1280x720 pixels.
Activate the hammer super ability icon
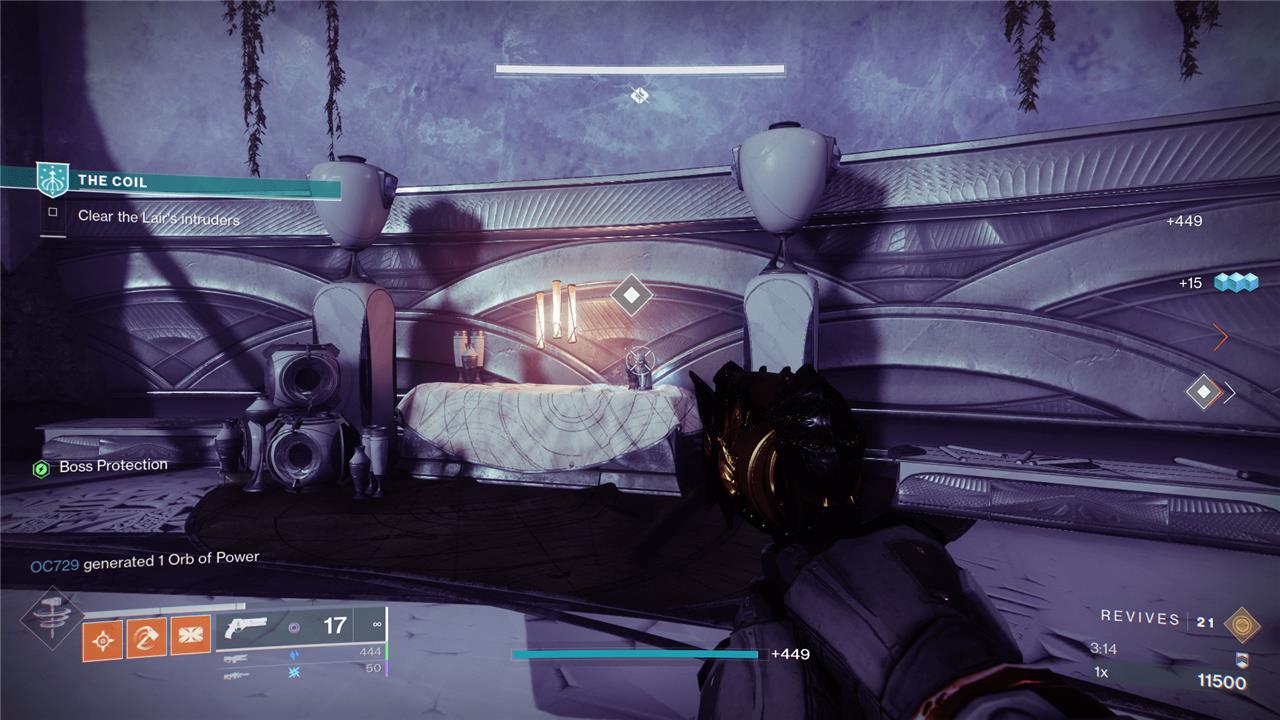(x=48, y=622)
